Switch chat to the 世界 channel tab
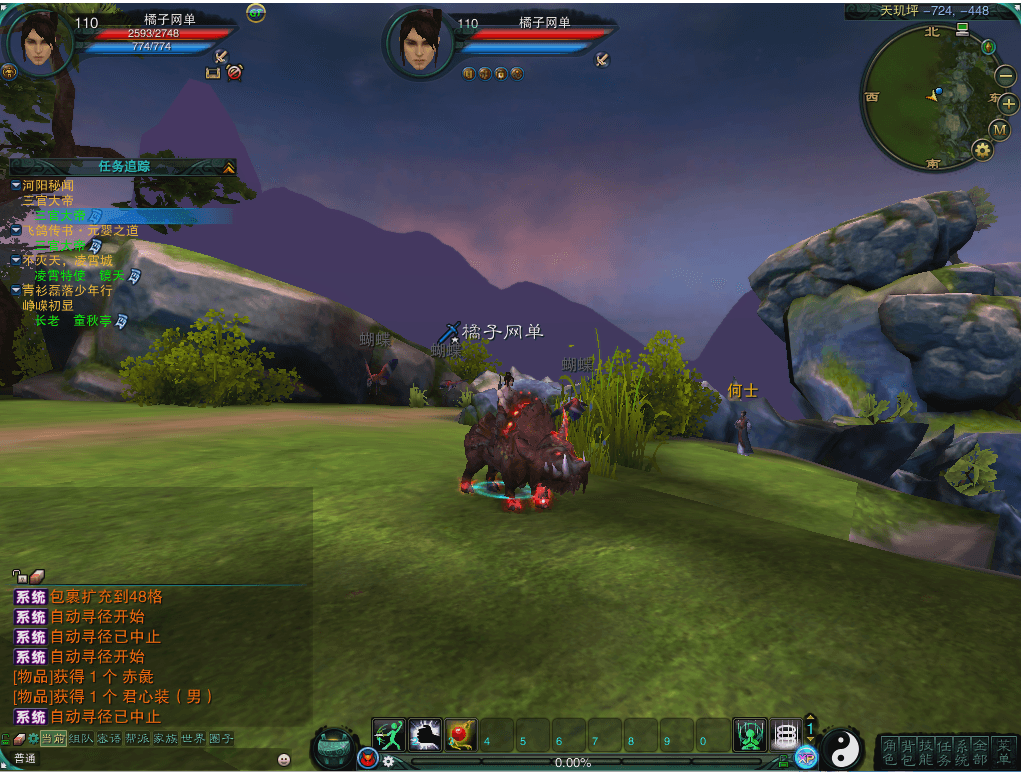Viewport: 1021px width, 772px height. tap(193, 738)
